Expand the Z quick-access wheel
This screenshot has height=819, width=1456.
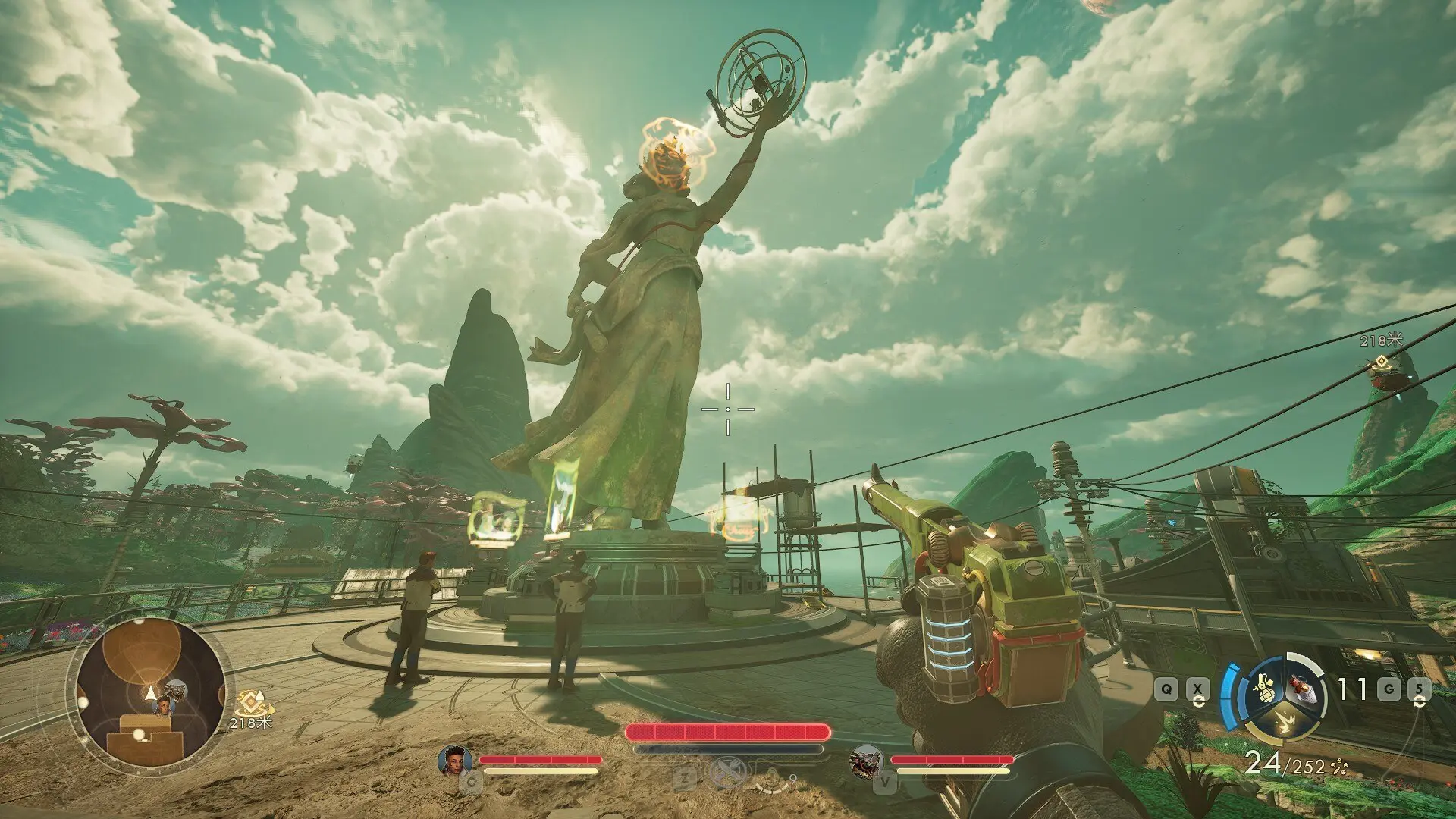[x=684, y=777]
